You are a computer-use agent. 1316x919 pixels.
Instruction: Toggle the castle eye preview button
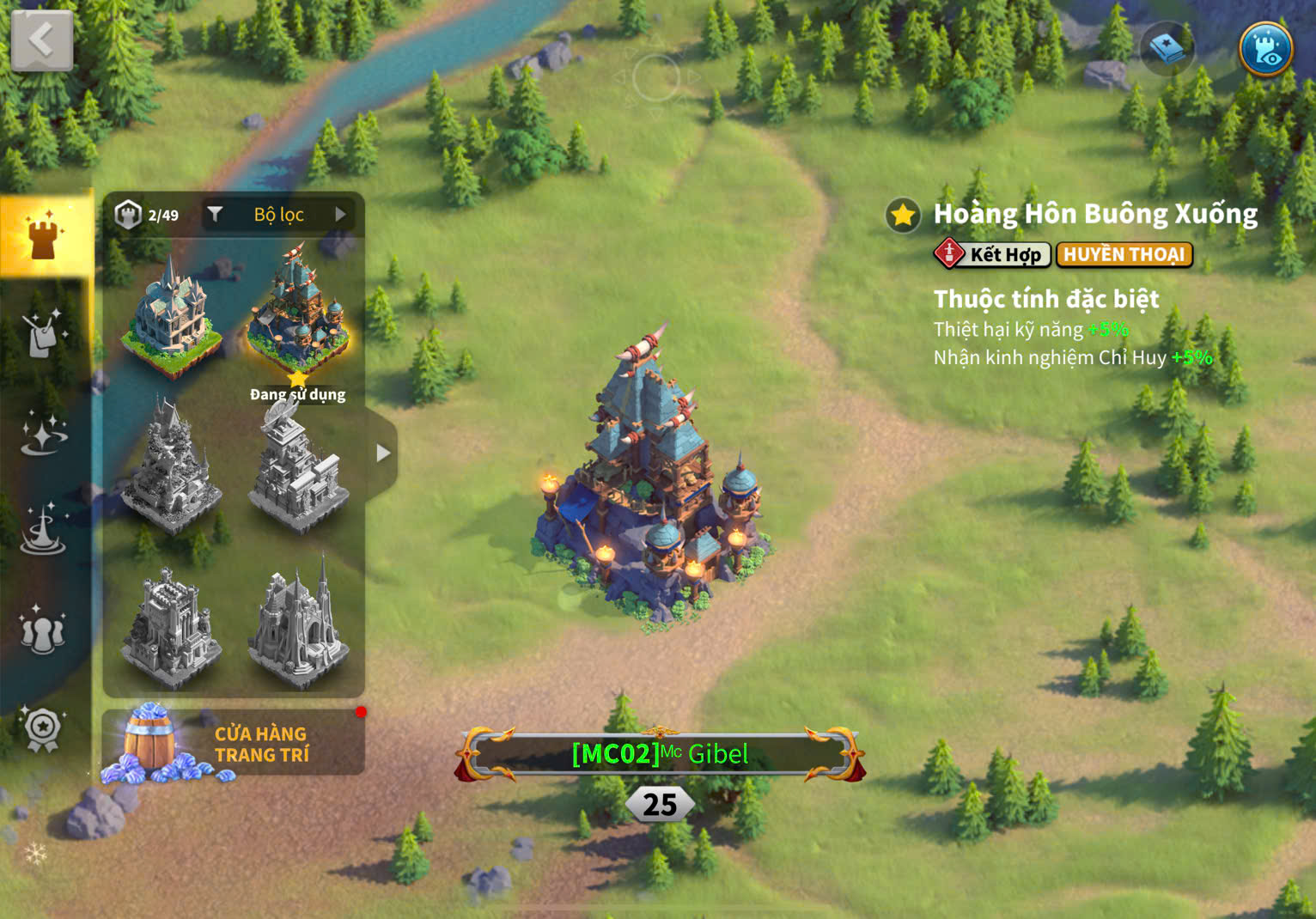1265,50
